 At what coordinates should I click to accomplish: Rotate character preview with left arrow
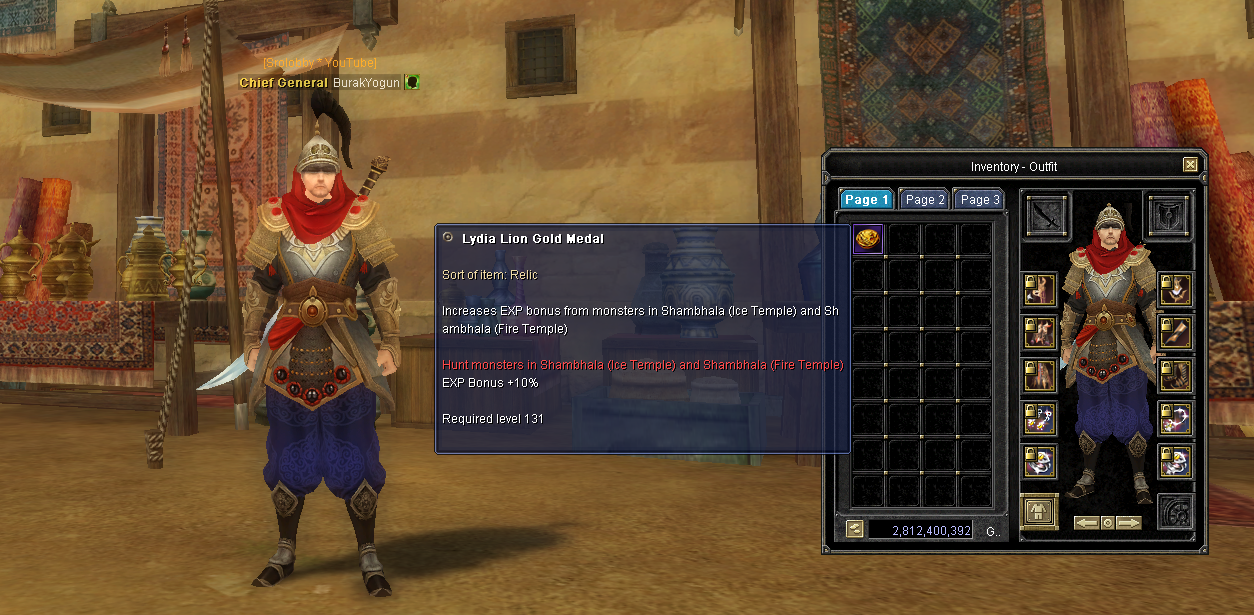click(1086, 523)
